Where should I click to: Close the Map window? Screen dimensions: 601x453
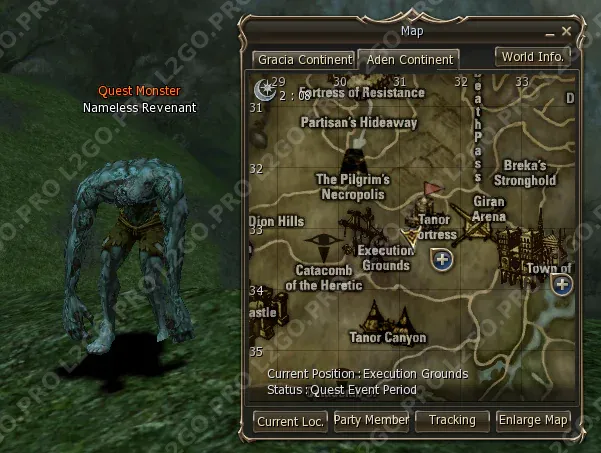pyautogui.click(x=566, y=32)
